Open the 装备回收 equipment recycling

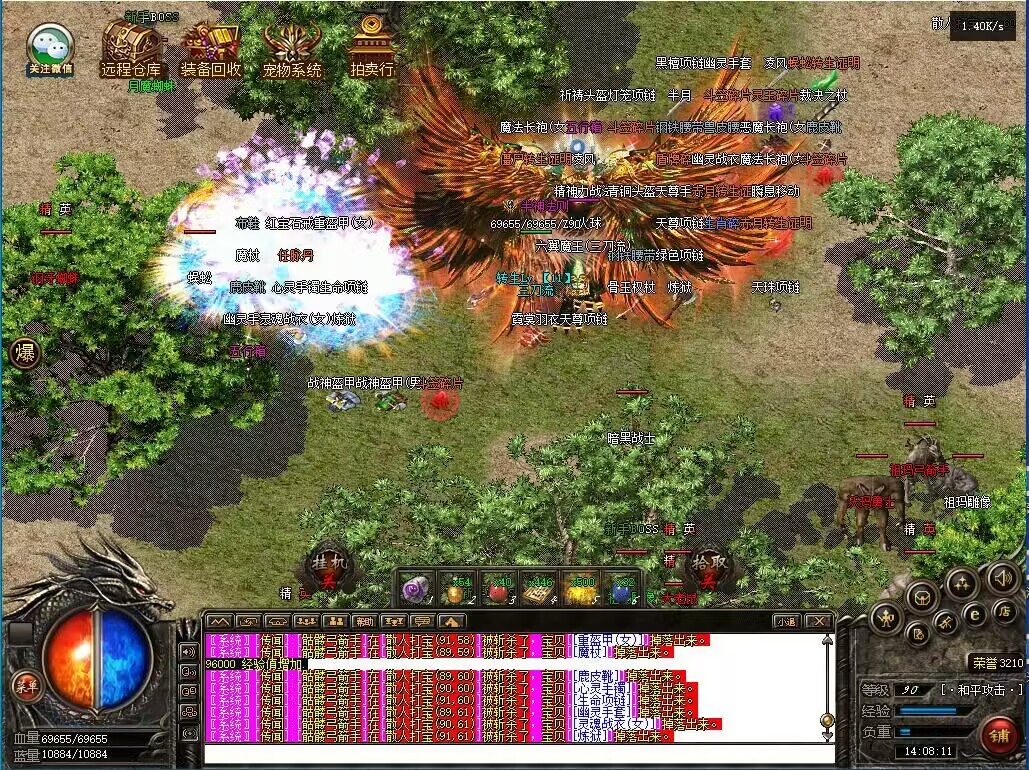(x=211, y=47)
